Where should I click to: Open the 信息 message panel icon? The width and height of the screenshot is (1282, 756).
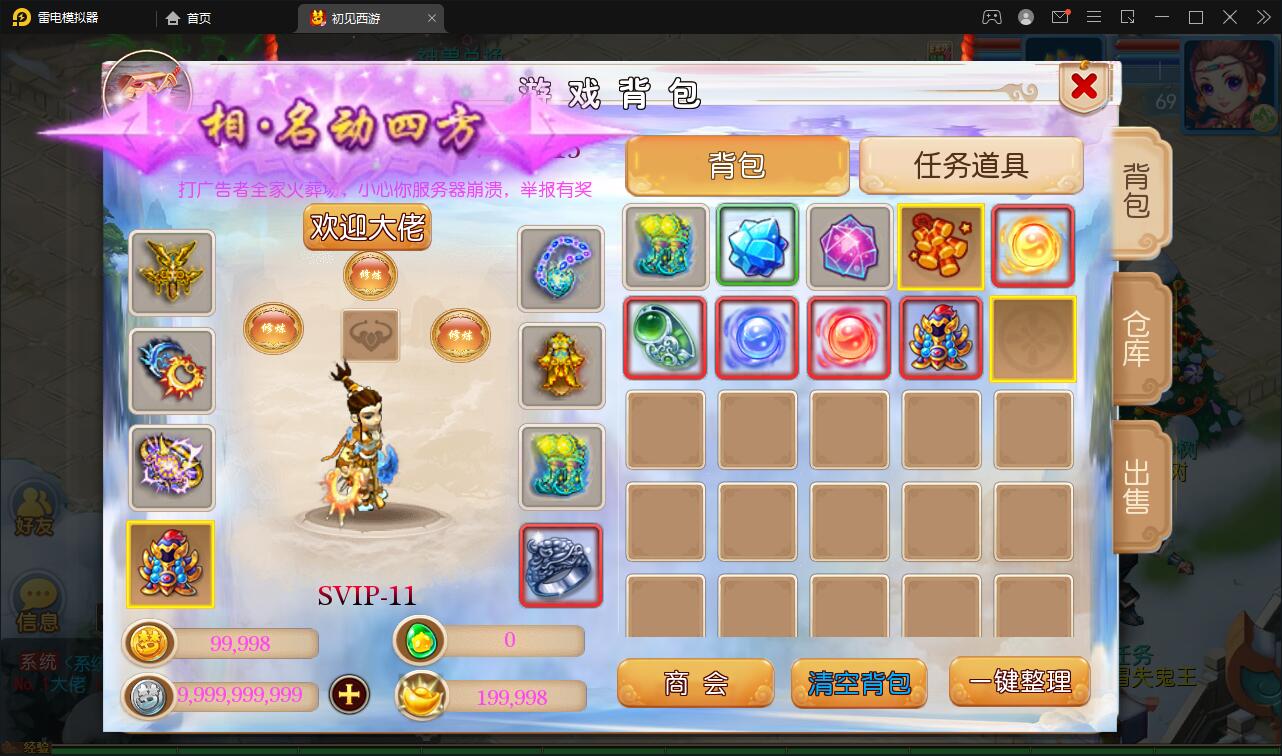35,600
